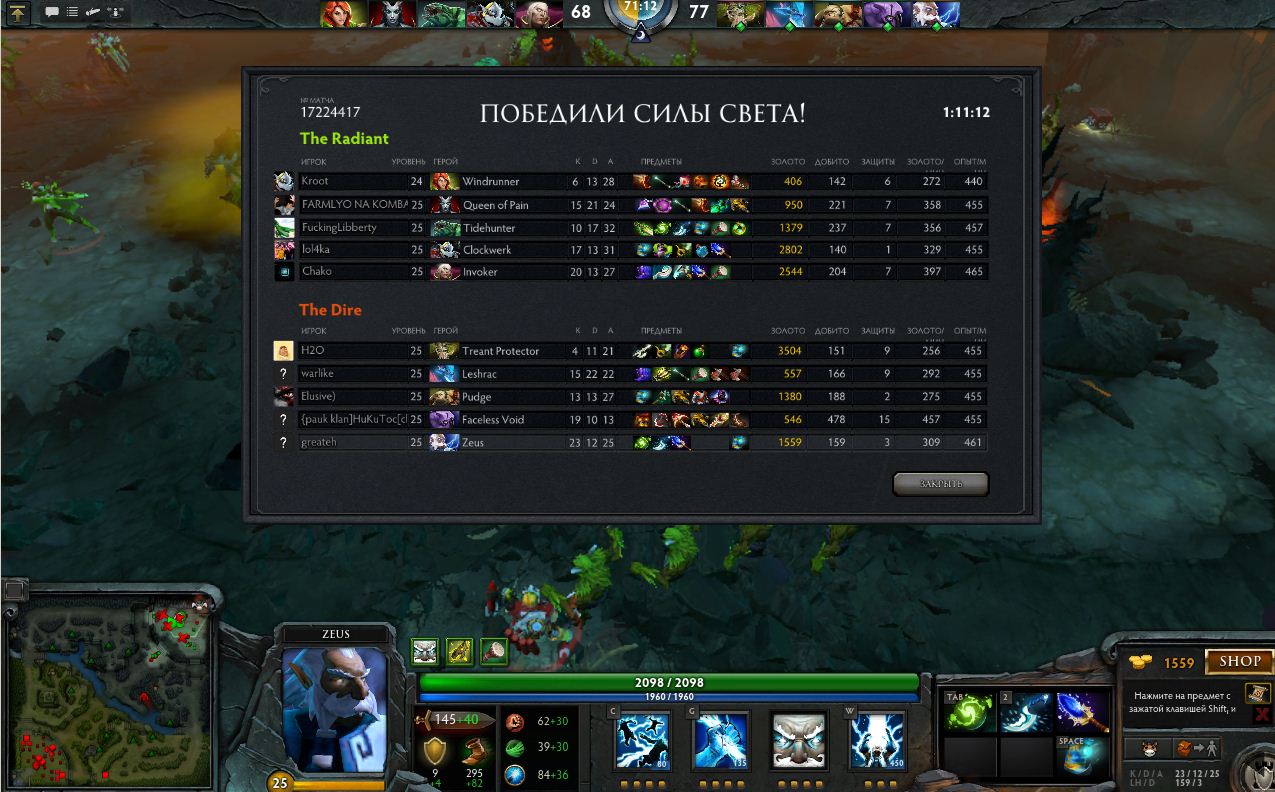Open the gold arrow menu button

point(19,13)
